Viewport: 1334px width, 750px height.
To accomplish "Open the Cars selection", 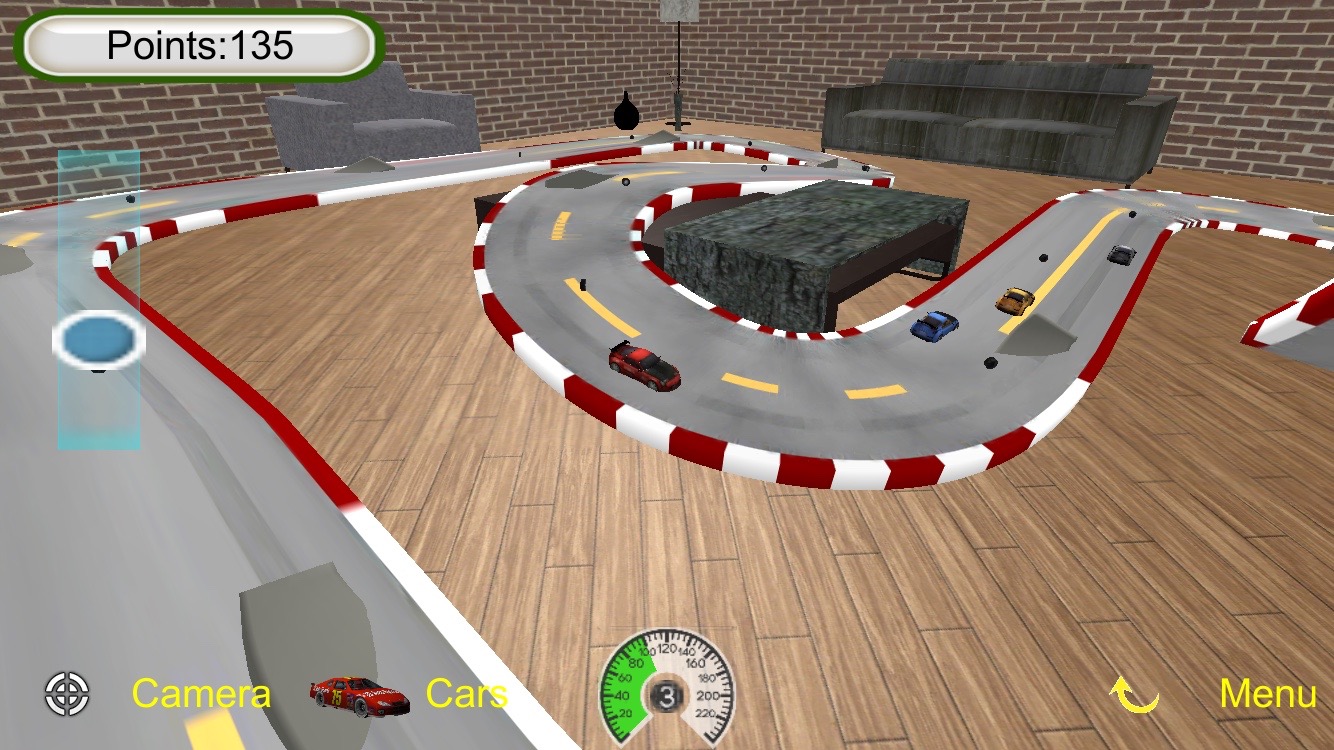I will tap(466, 694).
